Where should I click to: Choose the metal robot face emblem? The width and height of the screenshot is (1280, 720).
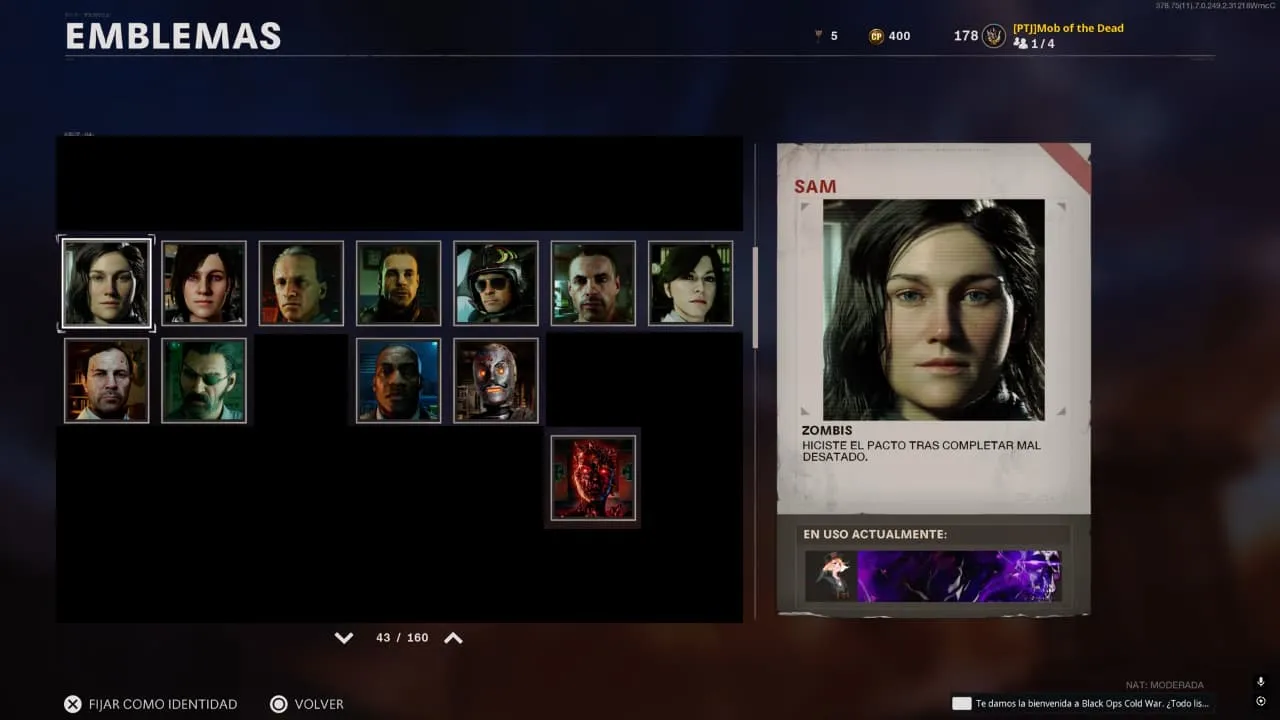coord(496,380)
